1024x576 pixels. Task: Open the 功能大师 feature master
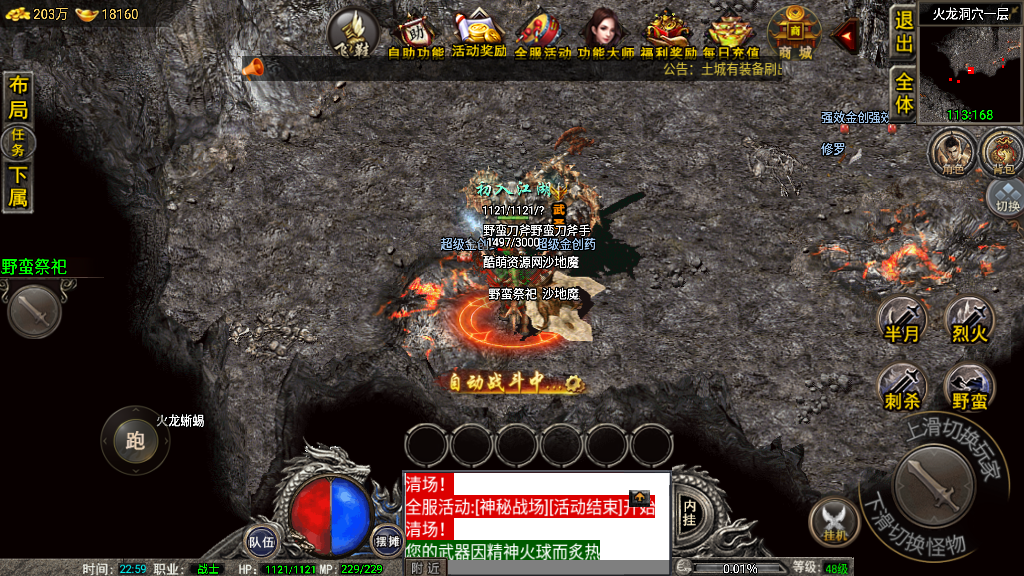click(606, 35)
